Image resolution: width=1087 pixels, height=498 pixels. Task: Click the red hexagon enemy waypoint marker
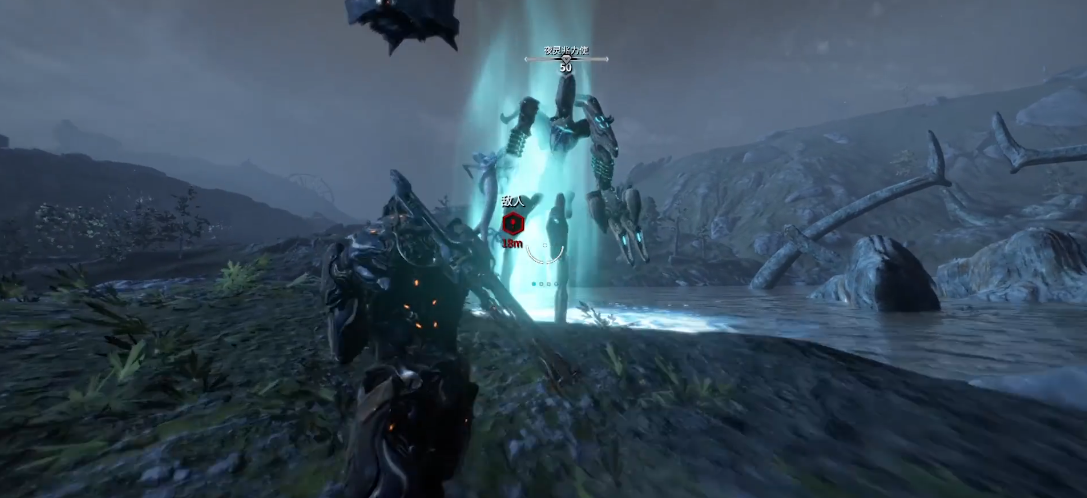513,224
